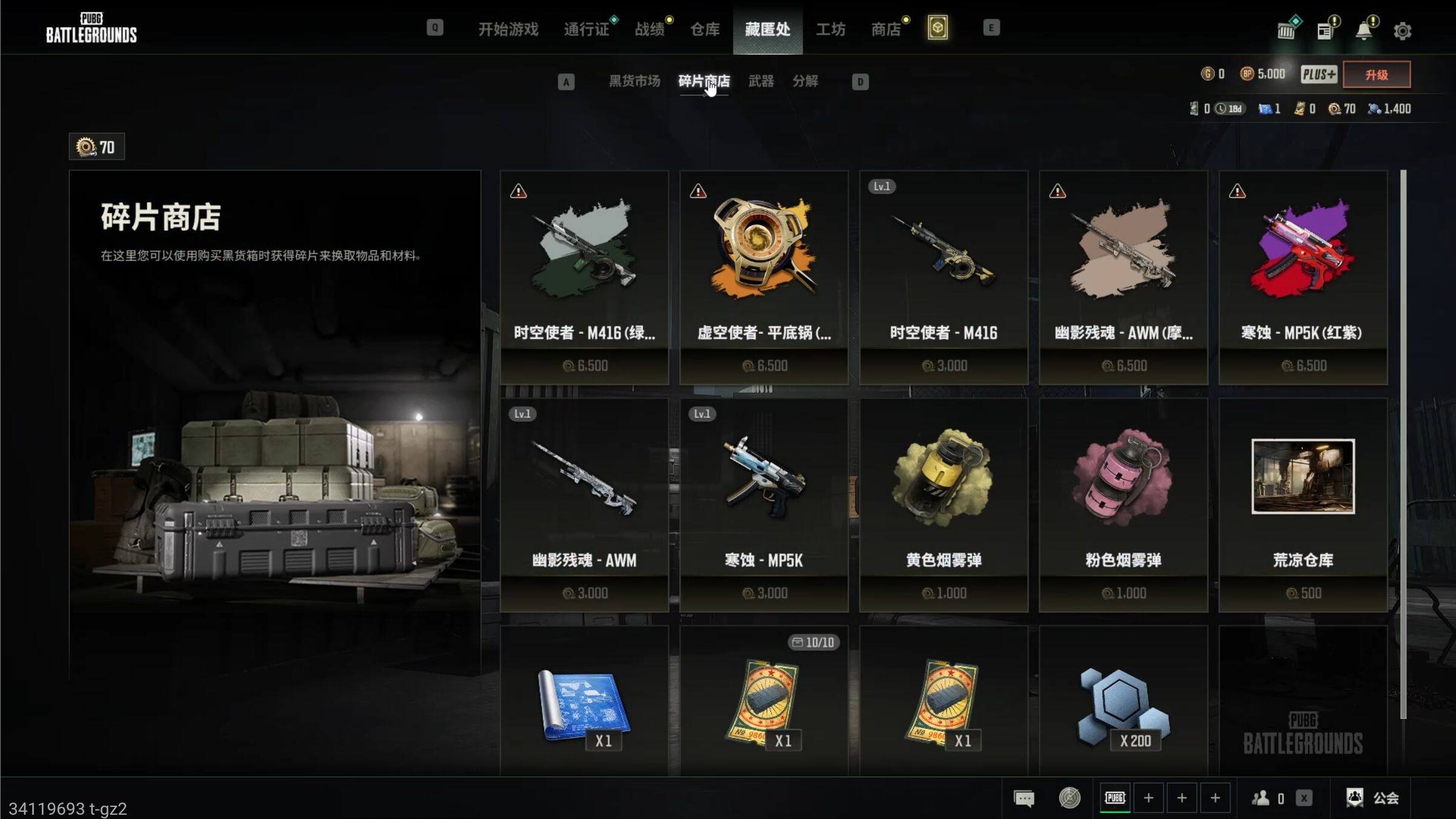Open the 公会 guild button

1373,798
